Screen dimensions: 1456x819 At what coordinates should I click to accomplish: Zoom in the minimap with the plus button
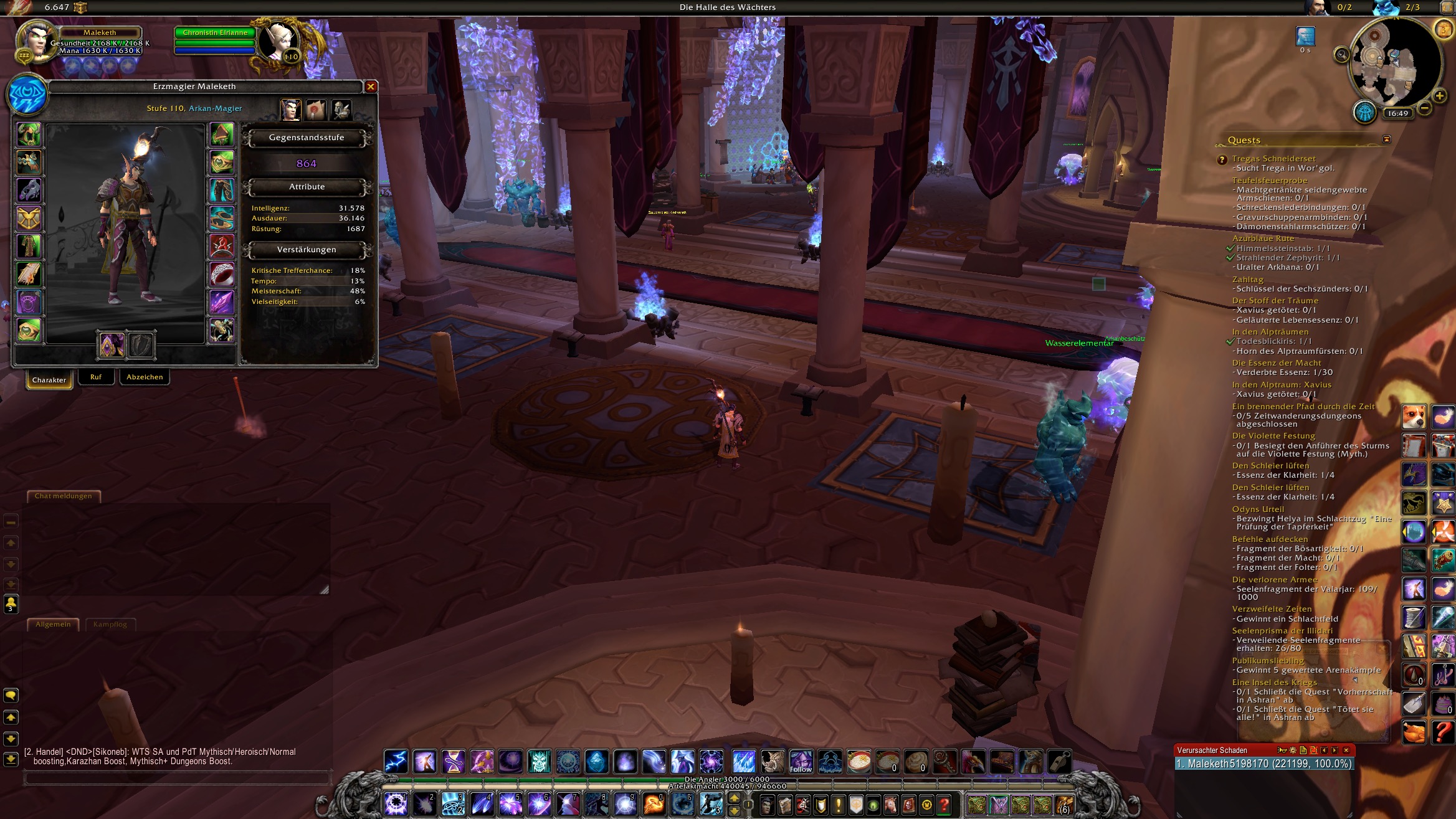coord(1439,96)
